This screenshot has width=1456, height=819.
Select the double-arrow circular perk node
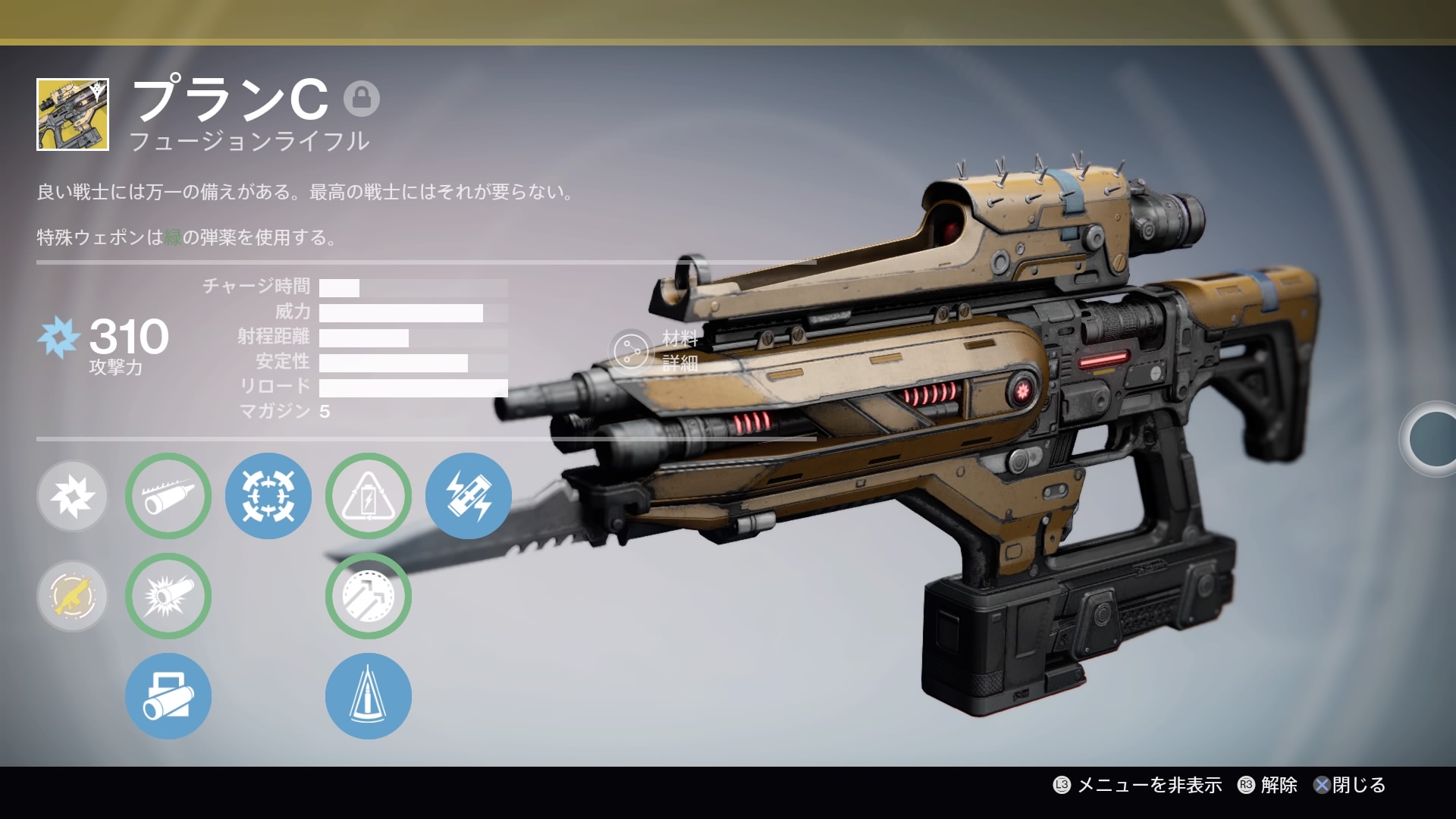[369, 596]
